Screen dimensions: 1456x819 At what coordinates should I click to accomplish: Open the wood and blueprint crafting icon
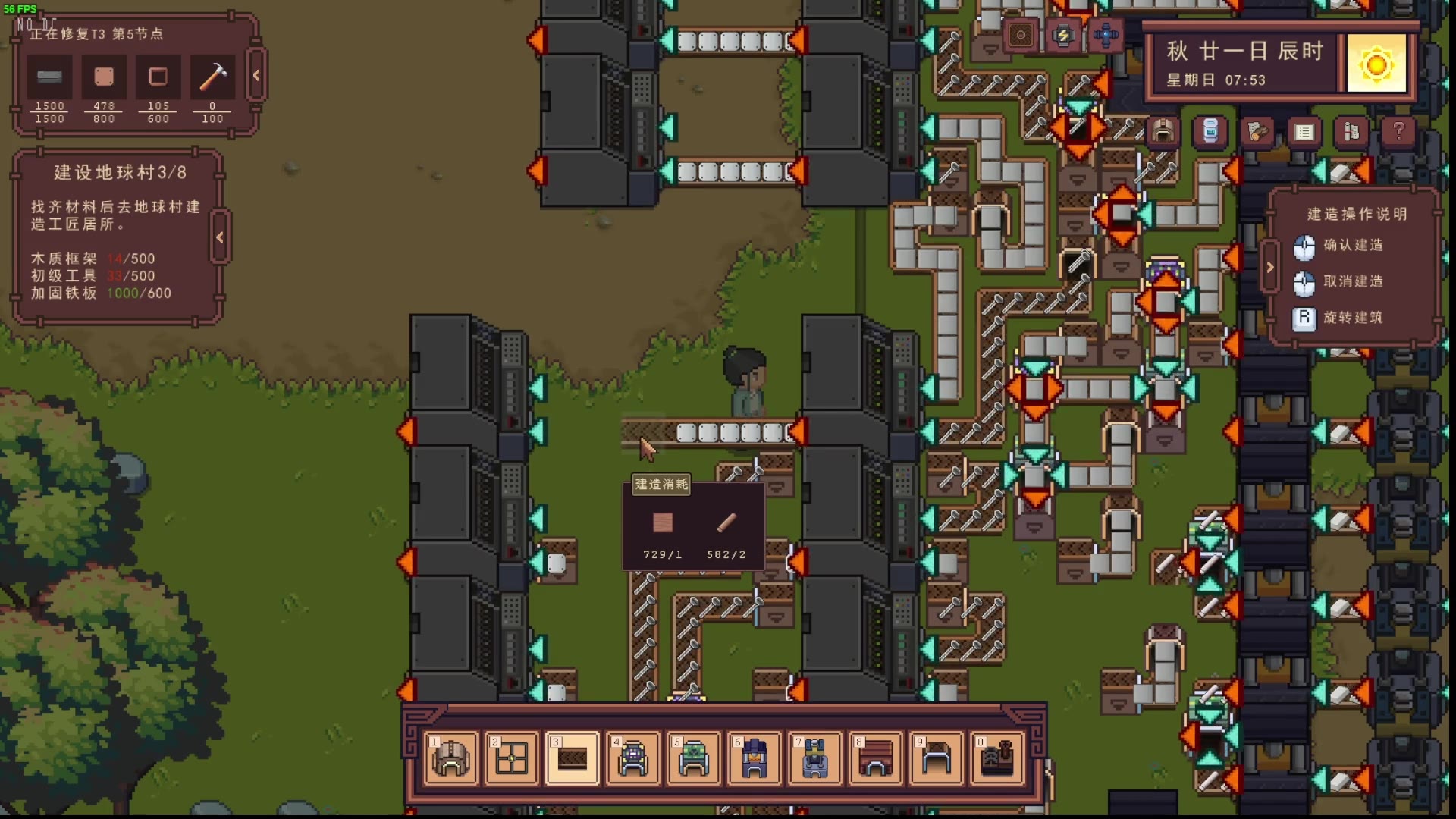click(1257, 132)
